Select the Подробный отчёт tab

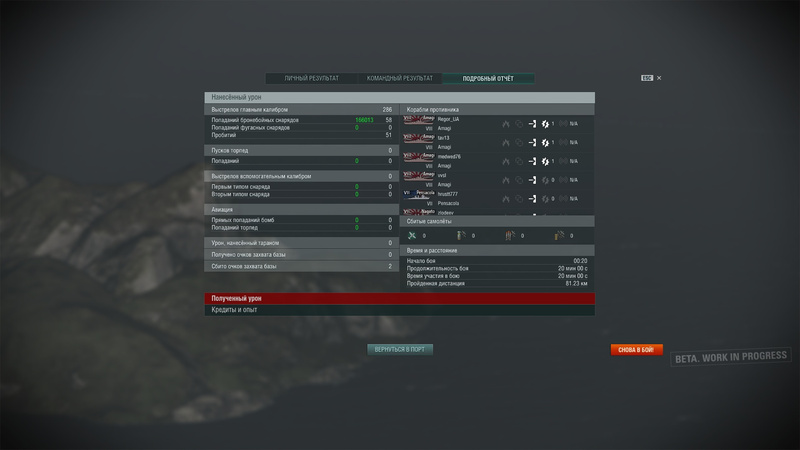pos(488,78)
